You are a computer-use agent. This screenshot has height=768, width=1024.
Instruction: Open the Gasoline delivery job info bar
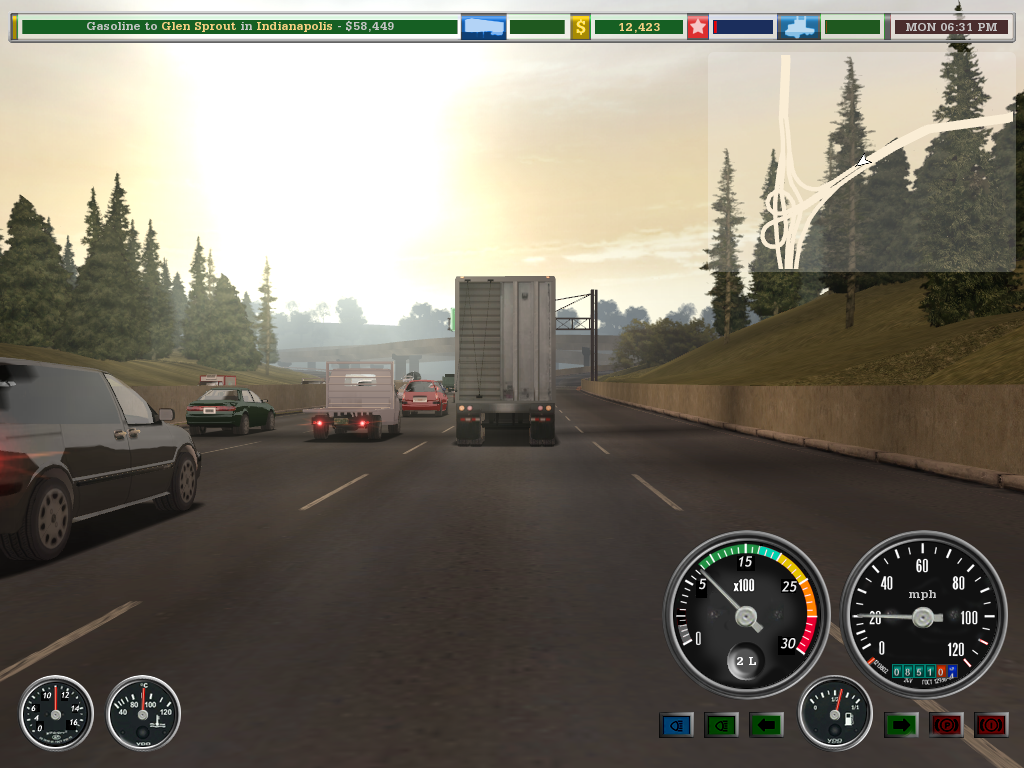tap(238, 27)
